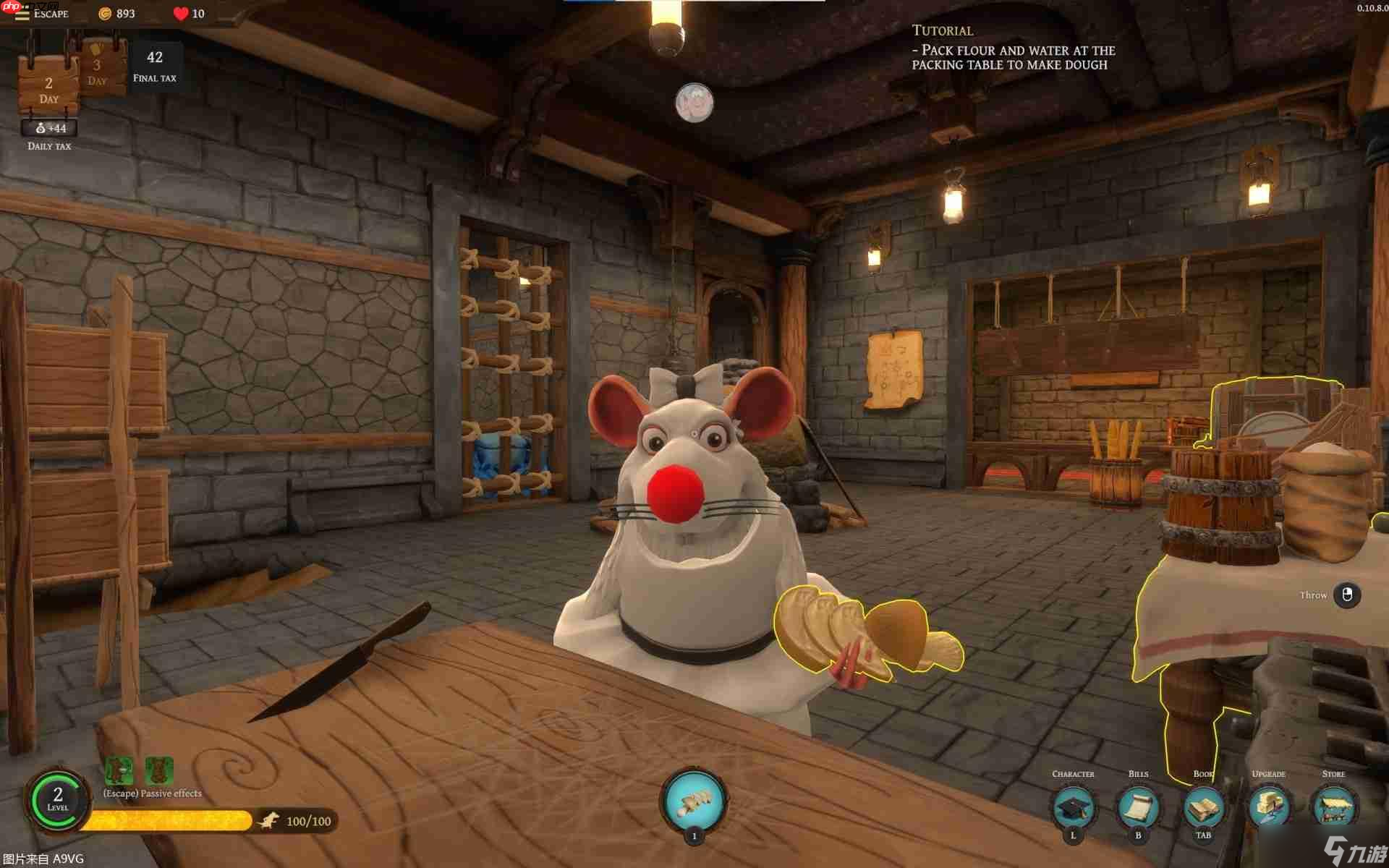Click the Final Tax 42 panel
The height and width of the screenshot is (868, 1389).
pyautogui.click(x=155, y=64)
